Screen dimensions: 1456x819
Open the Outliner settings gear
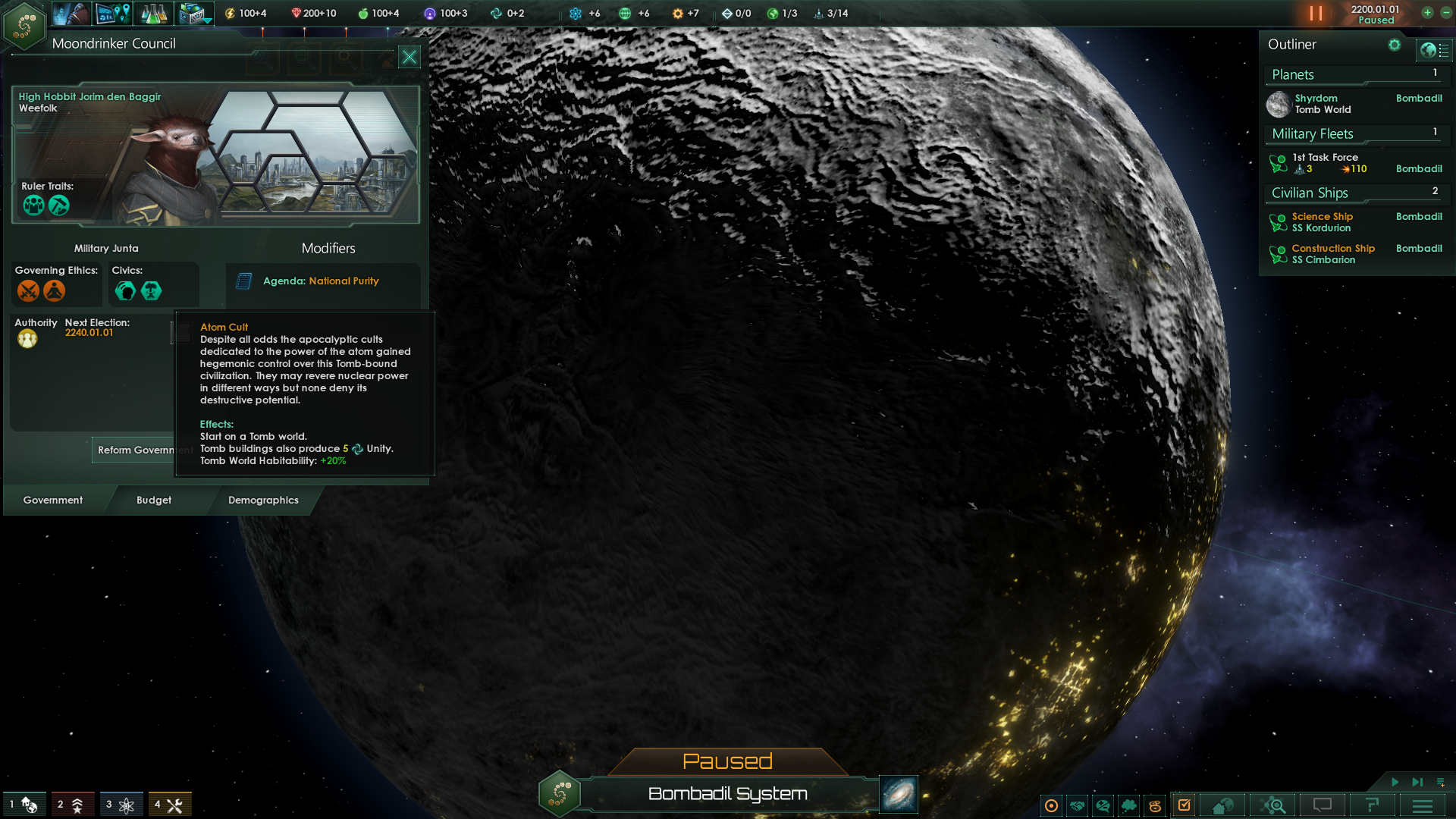(x=1394, y=45)
